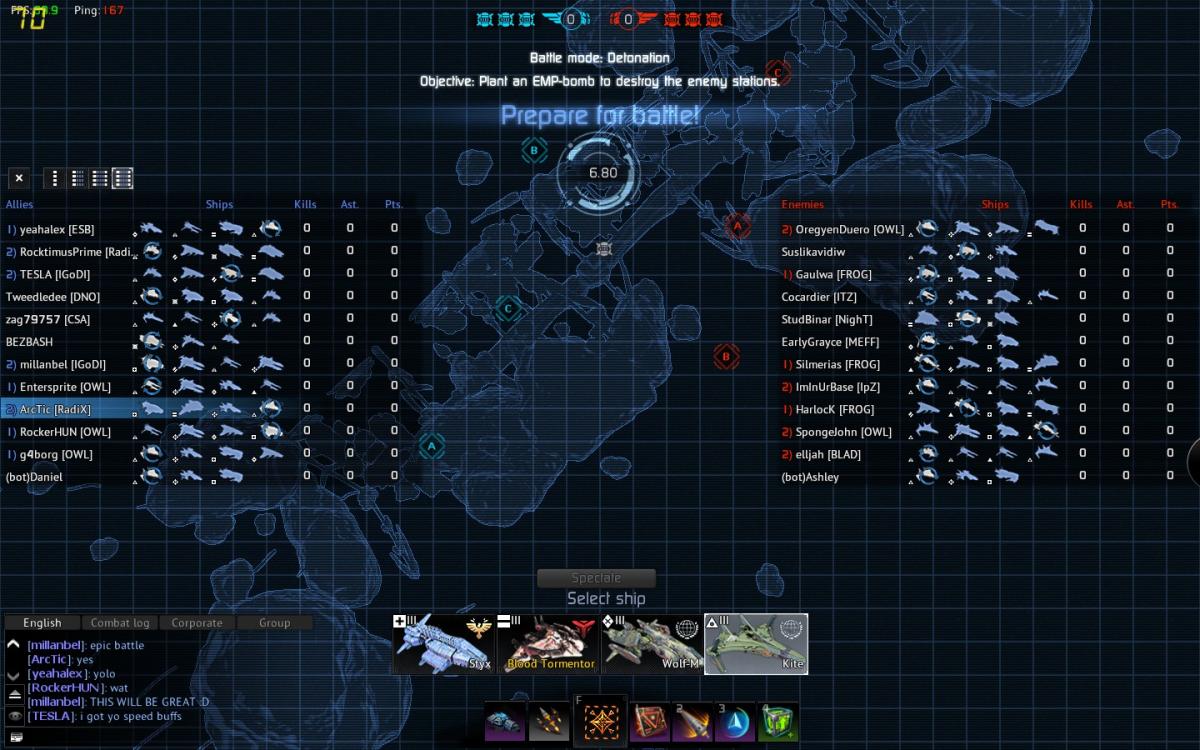Open the Group chat tab

pyautogui.click(x=274, y=623)
